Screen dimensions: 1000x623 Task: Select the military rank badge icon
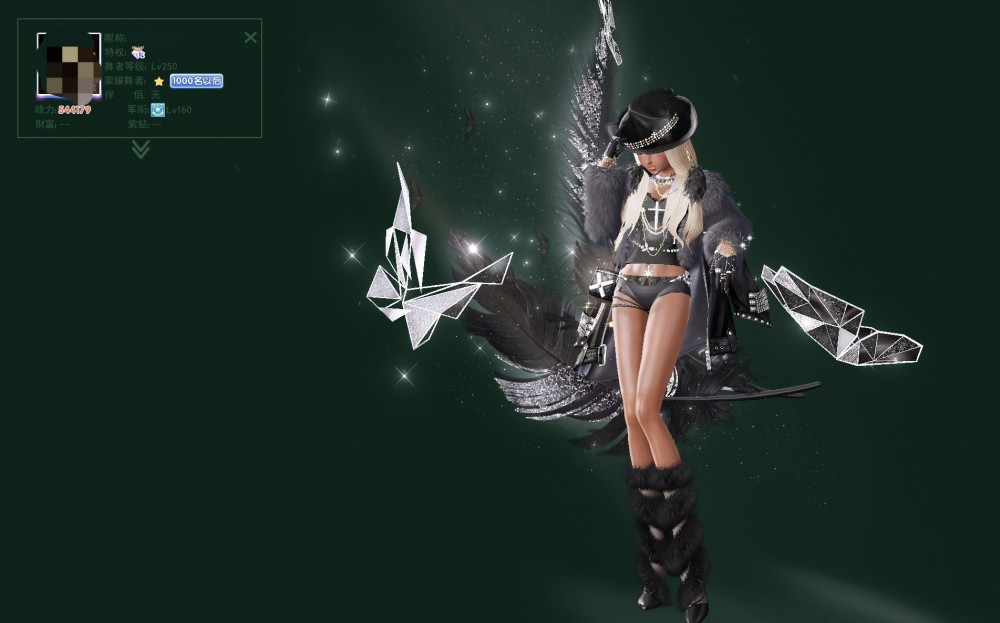pyautogui.click(x=158, y=110)
